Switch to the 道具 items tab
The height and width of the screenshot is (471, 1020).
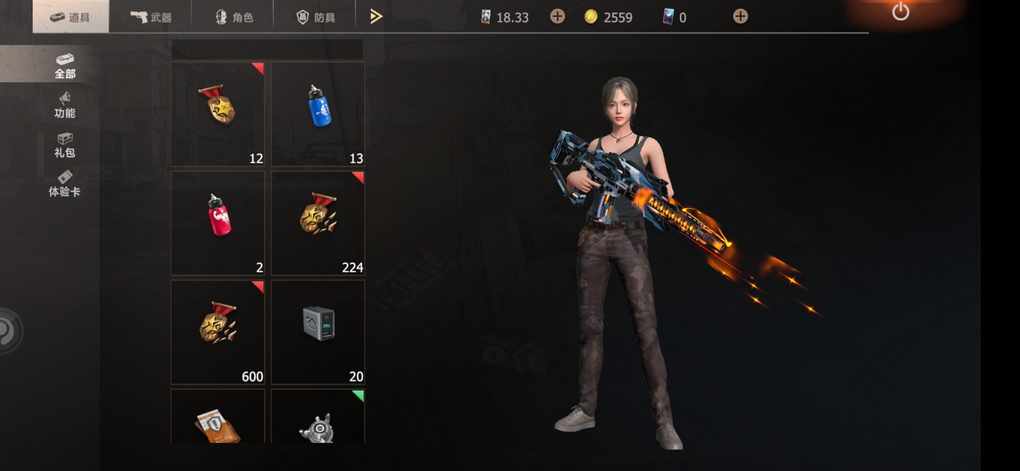point(70,17)
